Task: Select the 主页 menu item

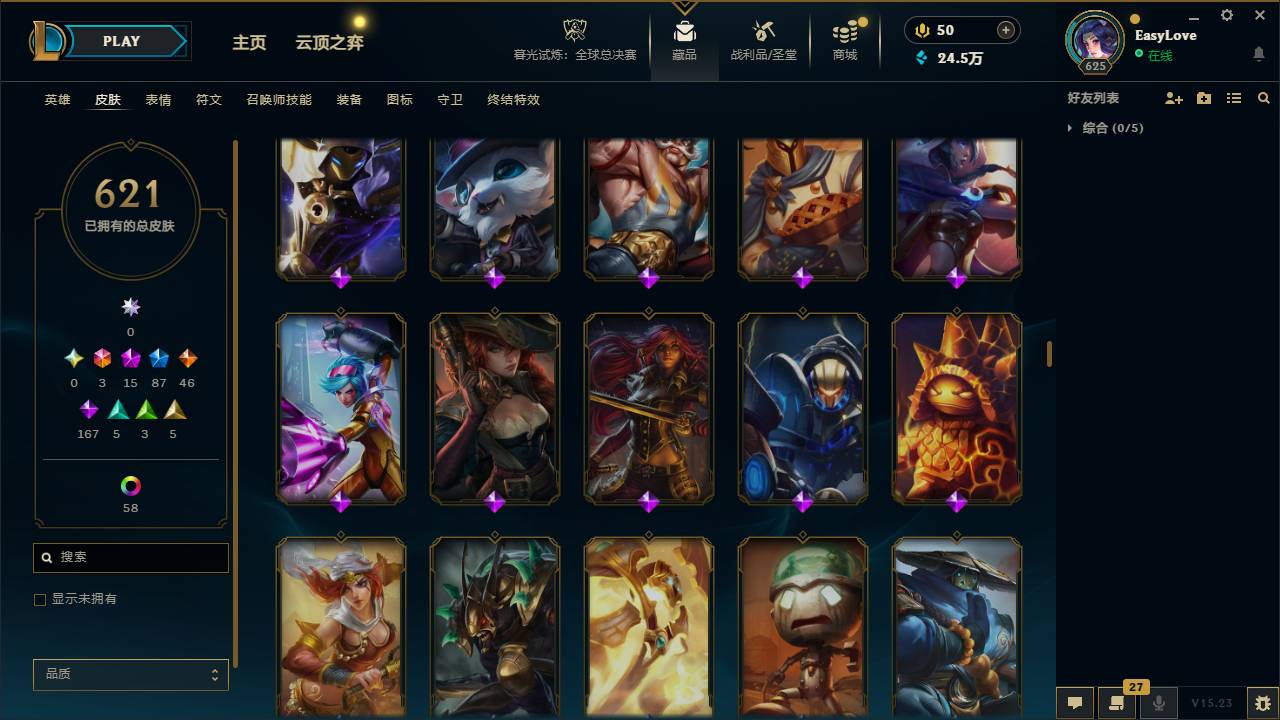Action: (249, 44)
